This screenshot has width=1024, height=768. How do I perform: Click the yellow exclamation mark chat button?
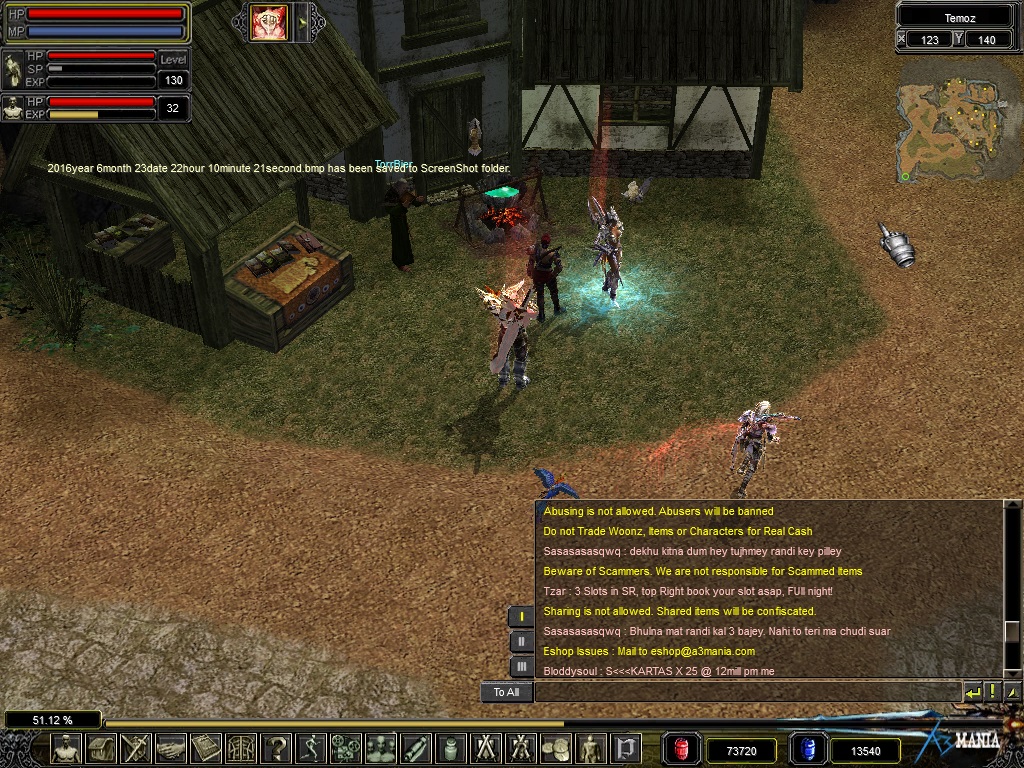pyautogui.click(x=992, y=692)
